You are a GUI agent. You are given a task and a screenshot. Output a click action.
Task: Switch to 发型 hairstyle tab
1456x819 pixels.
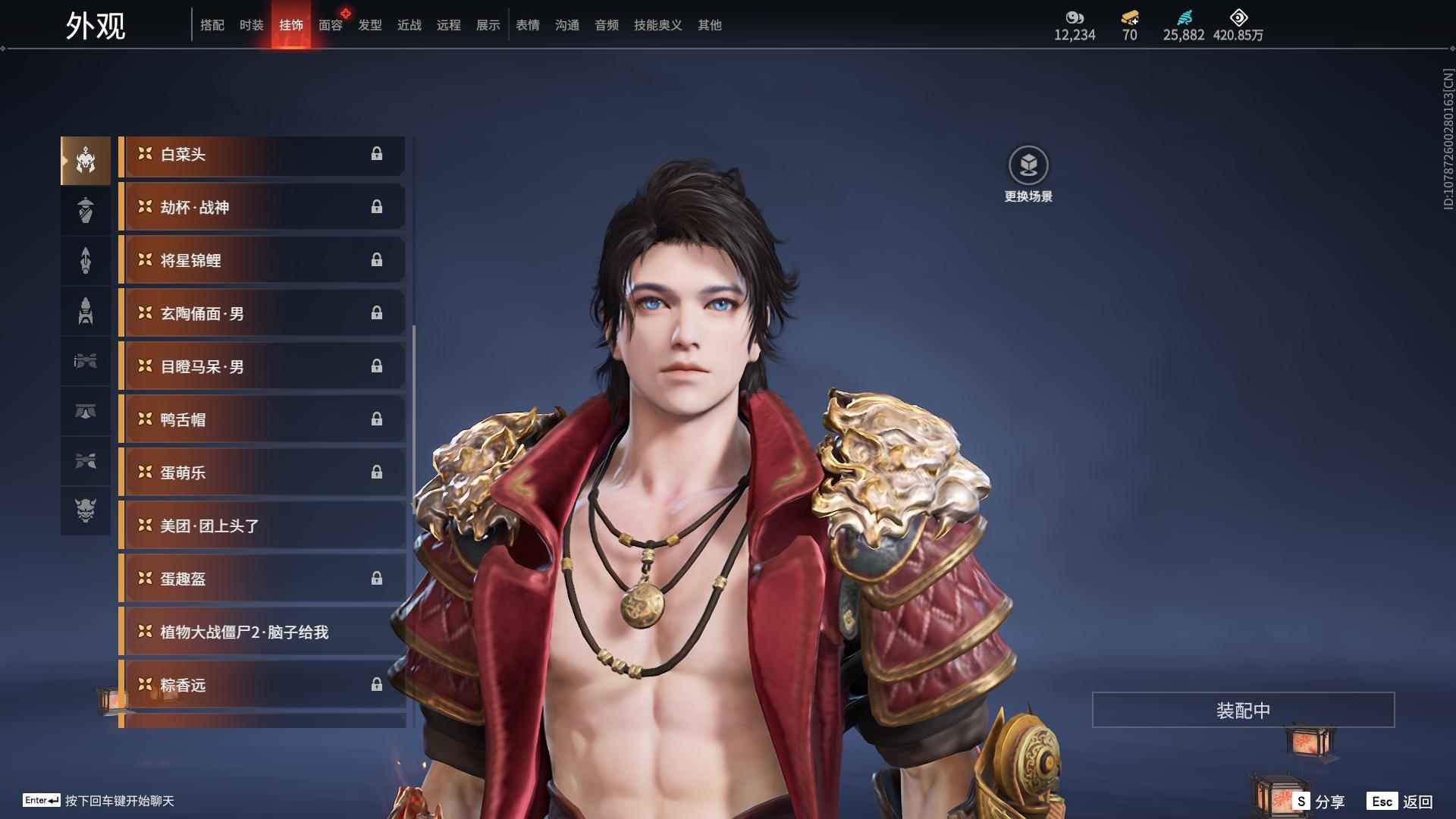click(369, 25)
